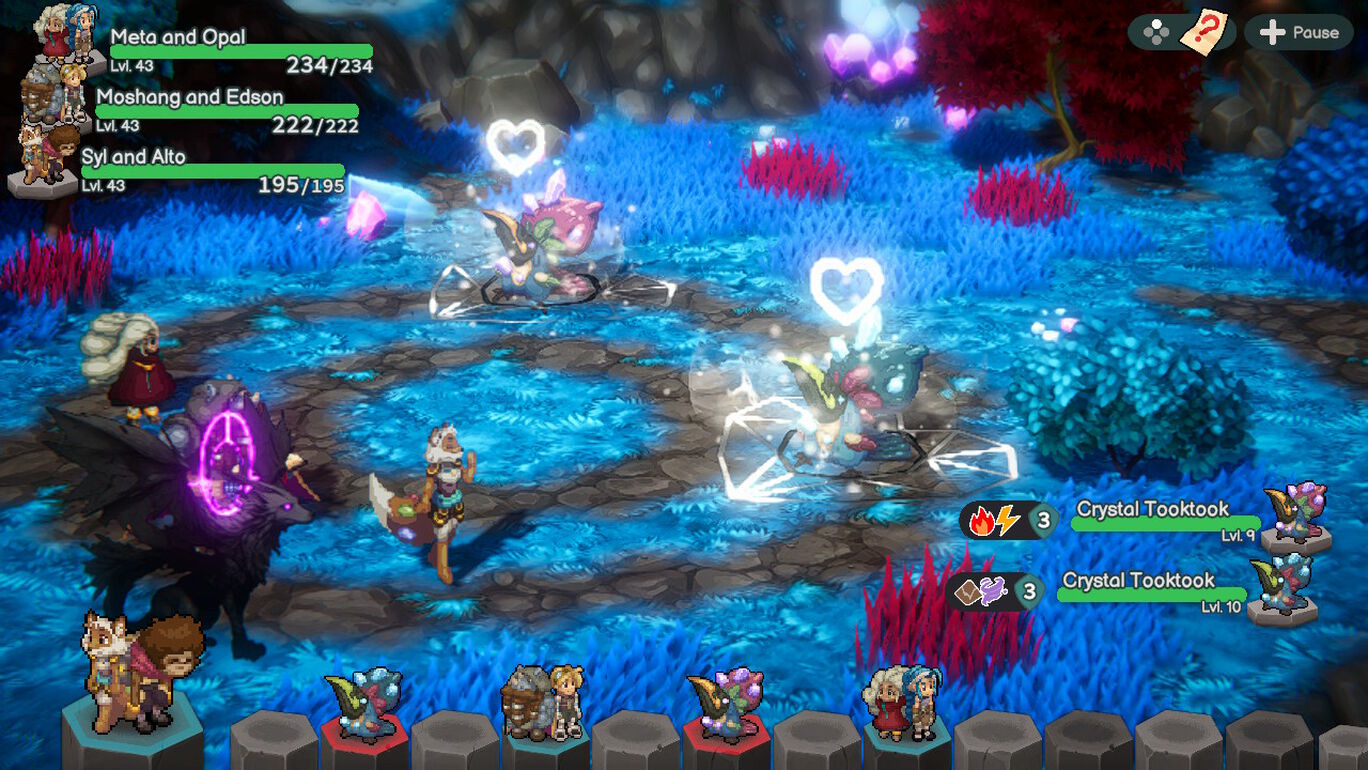Image resolution: width=1368 pixels, height=770 pixels.
Task: Click the brown rock status icon on the lower enemy
Action: 968,590
